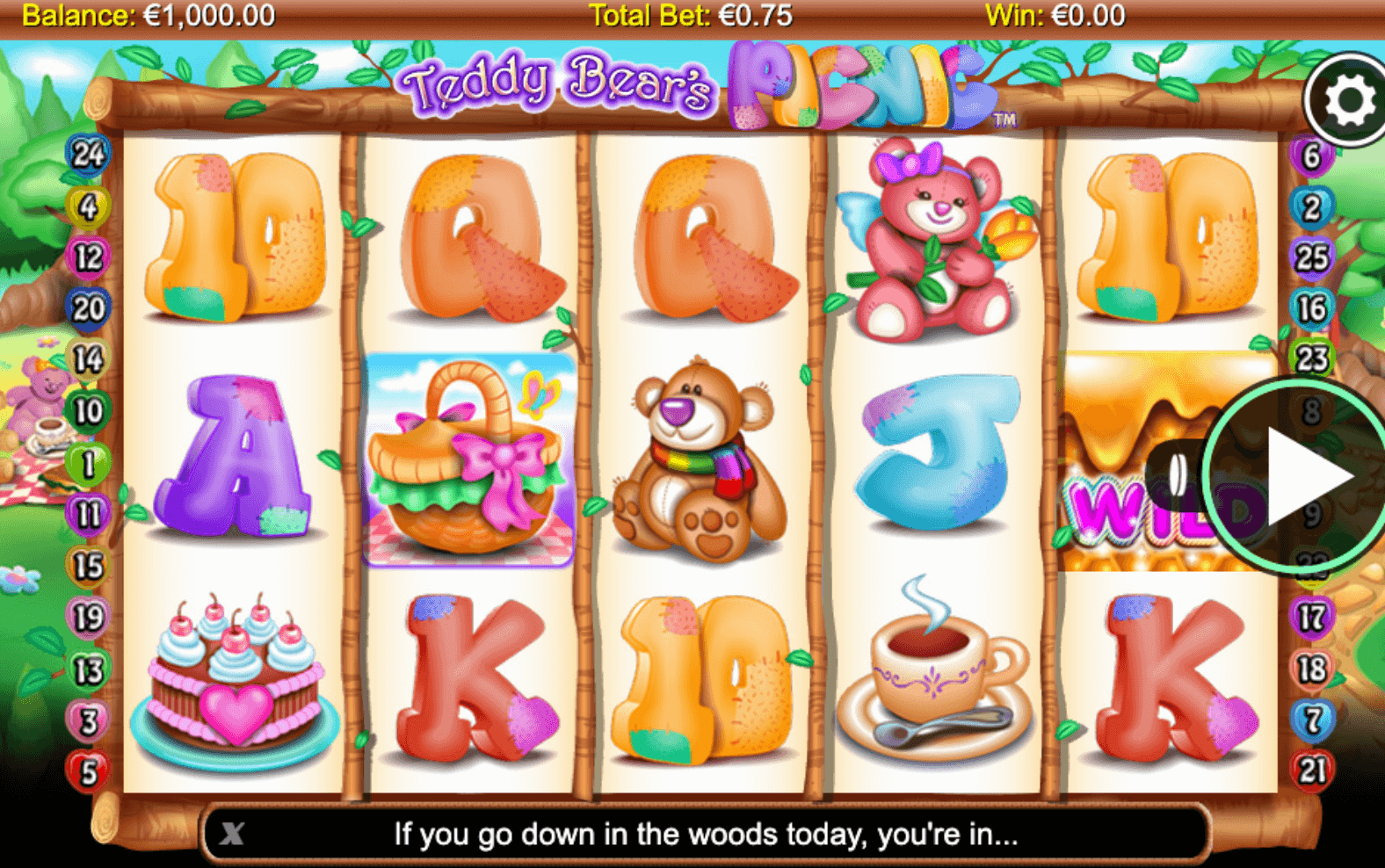Select the payline 16 marker
Viewport: 1385px width, 868px height.
(1311, 308)
